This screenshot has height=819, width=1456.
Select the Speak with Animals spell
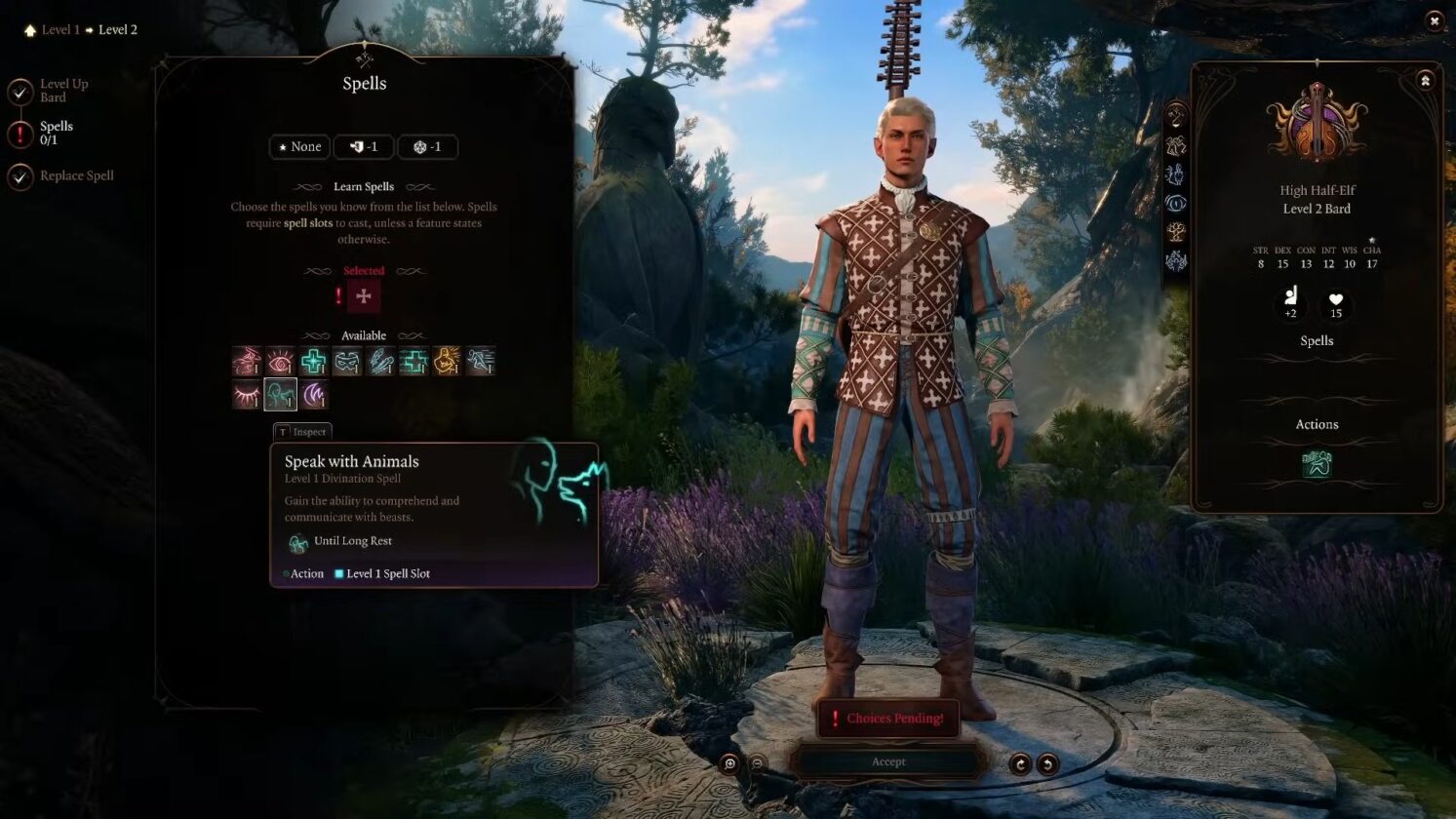[x=281, y=395]
